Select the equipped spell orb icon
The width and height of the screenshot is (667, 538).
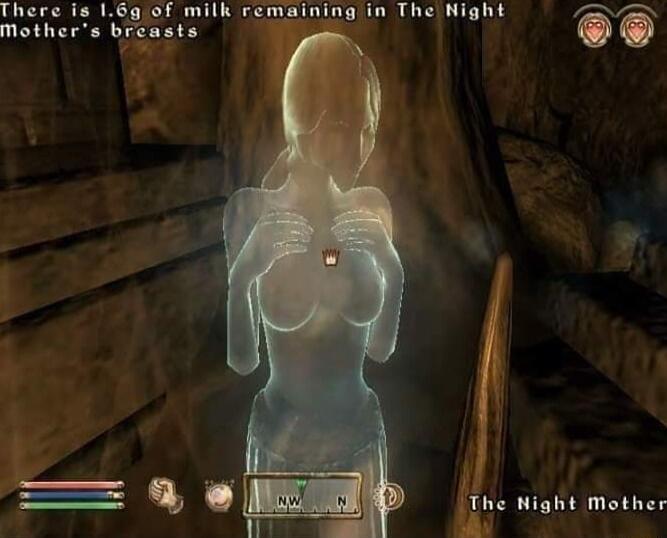(218, 495)
